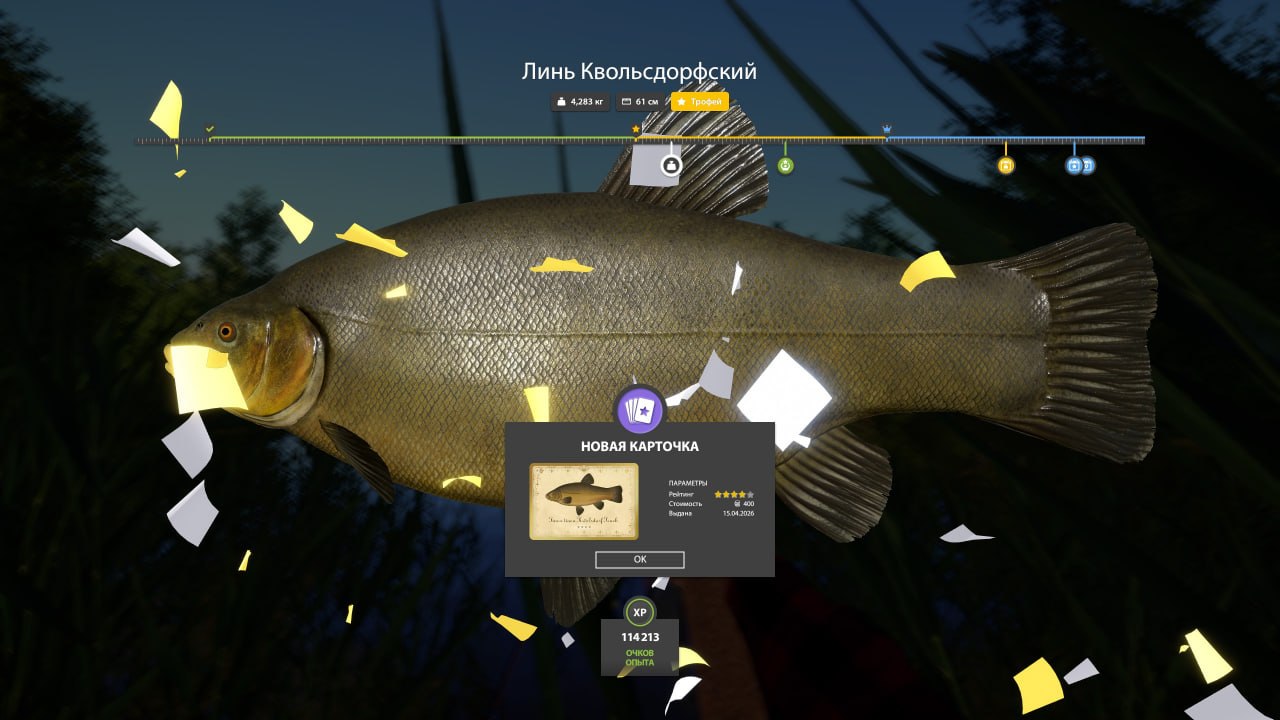Click the Выдана date 15.04.2026

tap(739, 513)
